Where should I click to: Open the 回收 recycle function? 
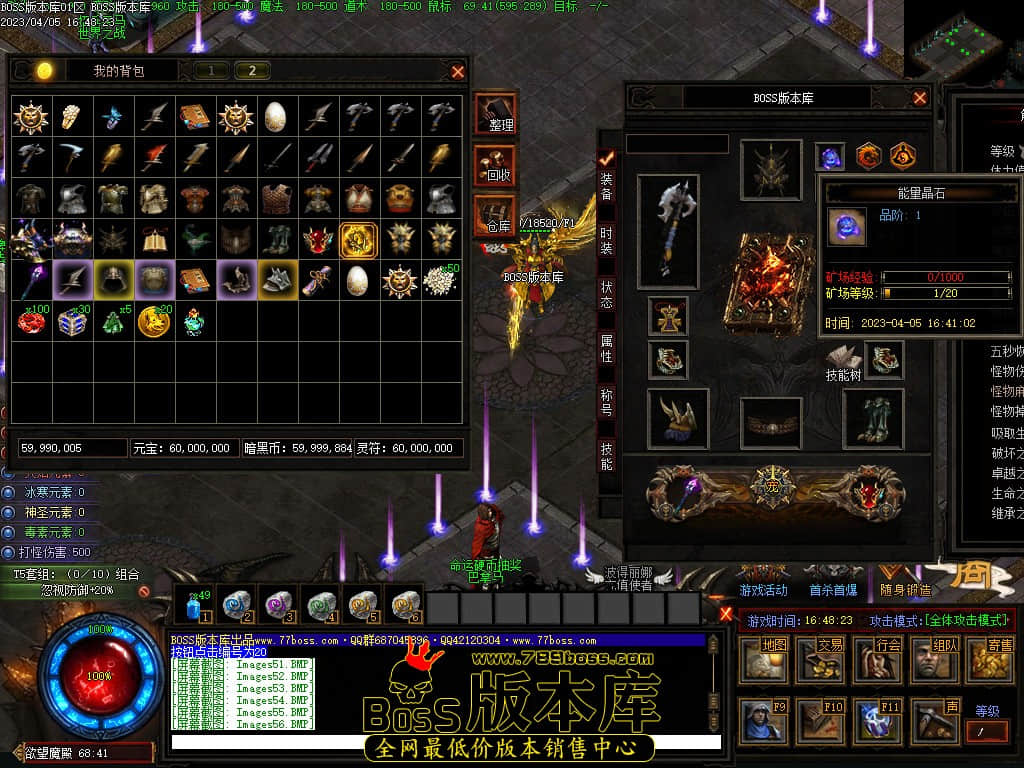496,165
